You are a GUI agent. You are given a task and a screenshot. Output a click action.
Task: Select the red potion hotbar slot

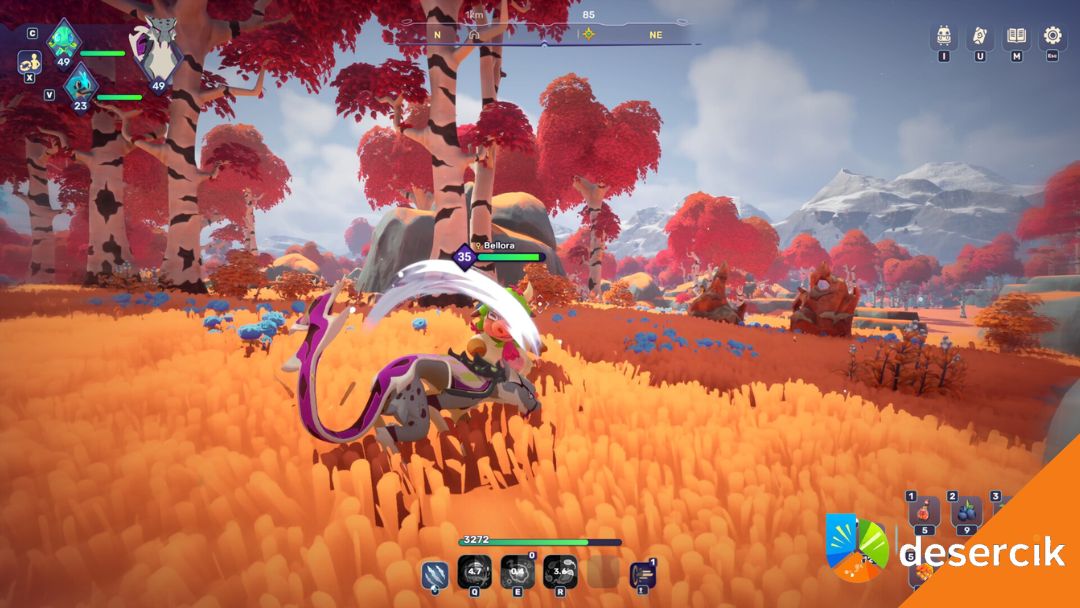pos(922,512)
